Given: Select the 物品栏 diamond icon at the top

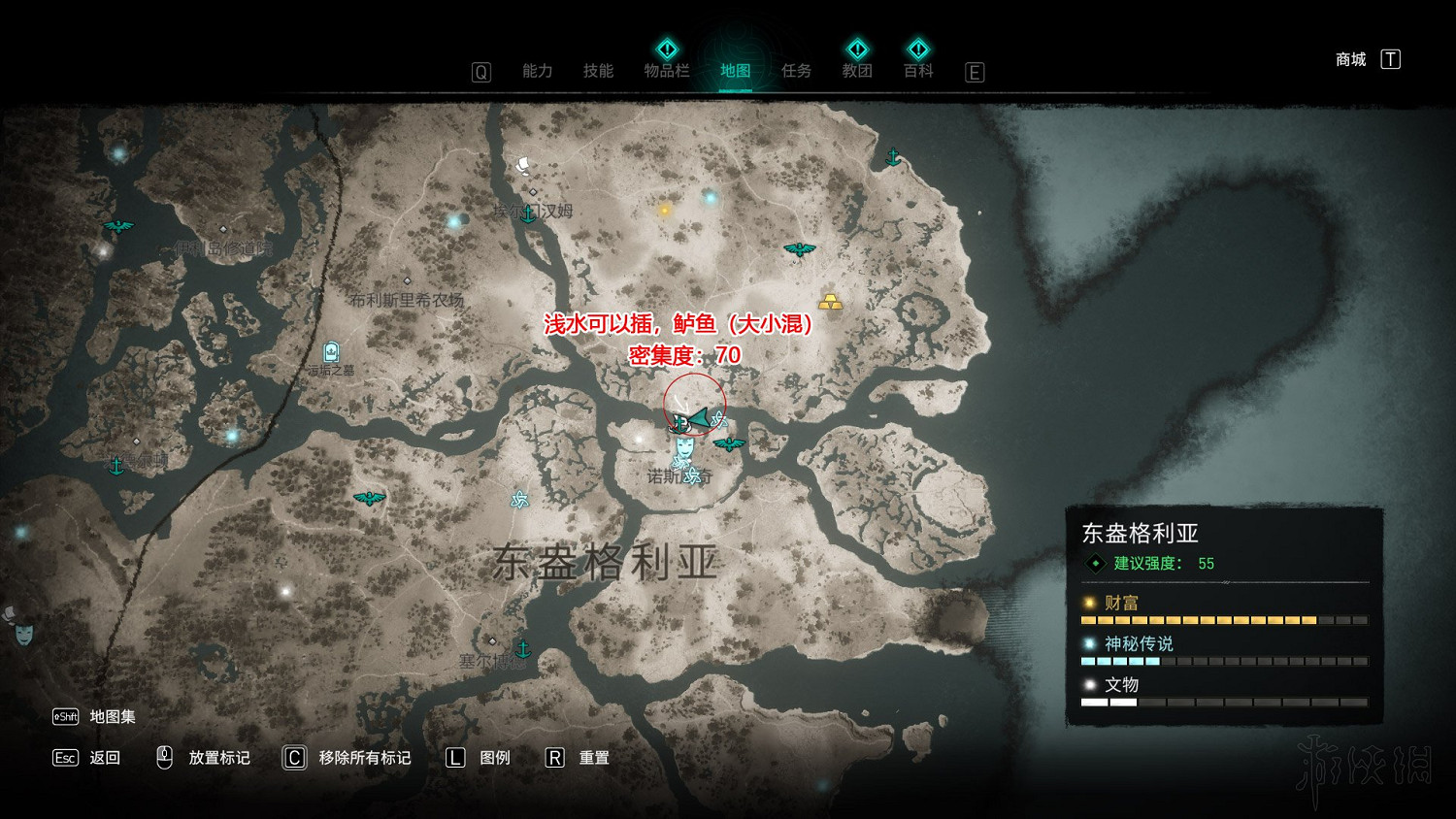Looking at the screenshot, I should 667,49.
